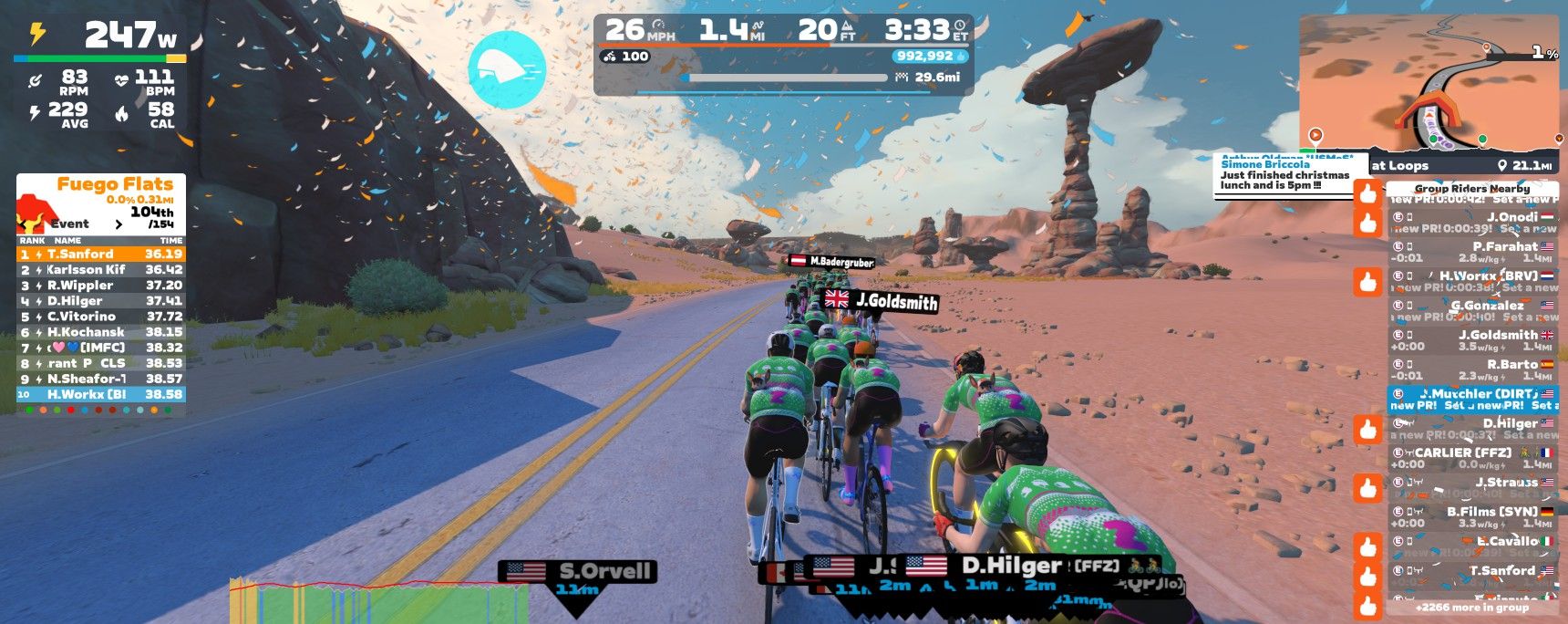Viewport: 1568px width, 624px height.
Task: Give a Ride On thumbs-up beside H.Workx (BRV)
Action: pyautogui.click(x=1368, y=282)
